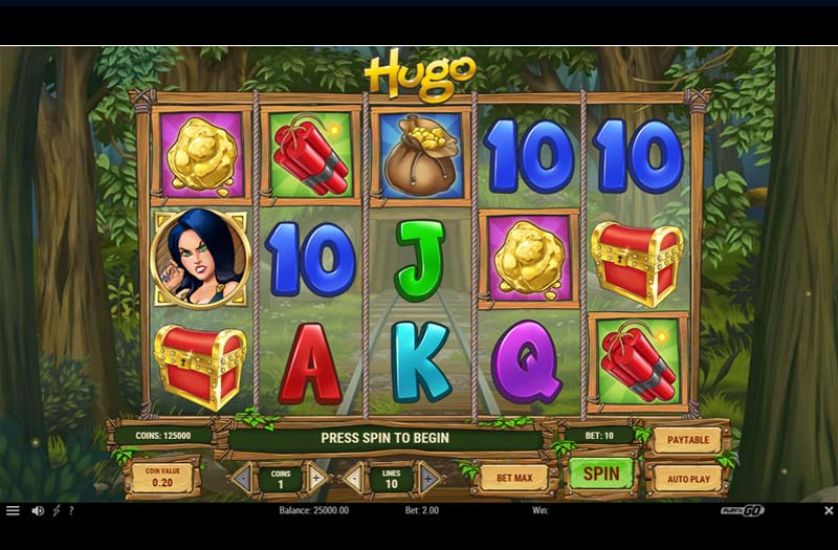Increase lines with the right arrow
The image size is (838, 550).
[x=429, y=478]
